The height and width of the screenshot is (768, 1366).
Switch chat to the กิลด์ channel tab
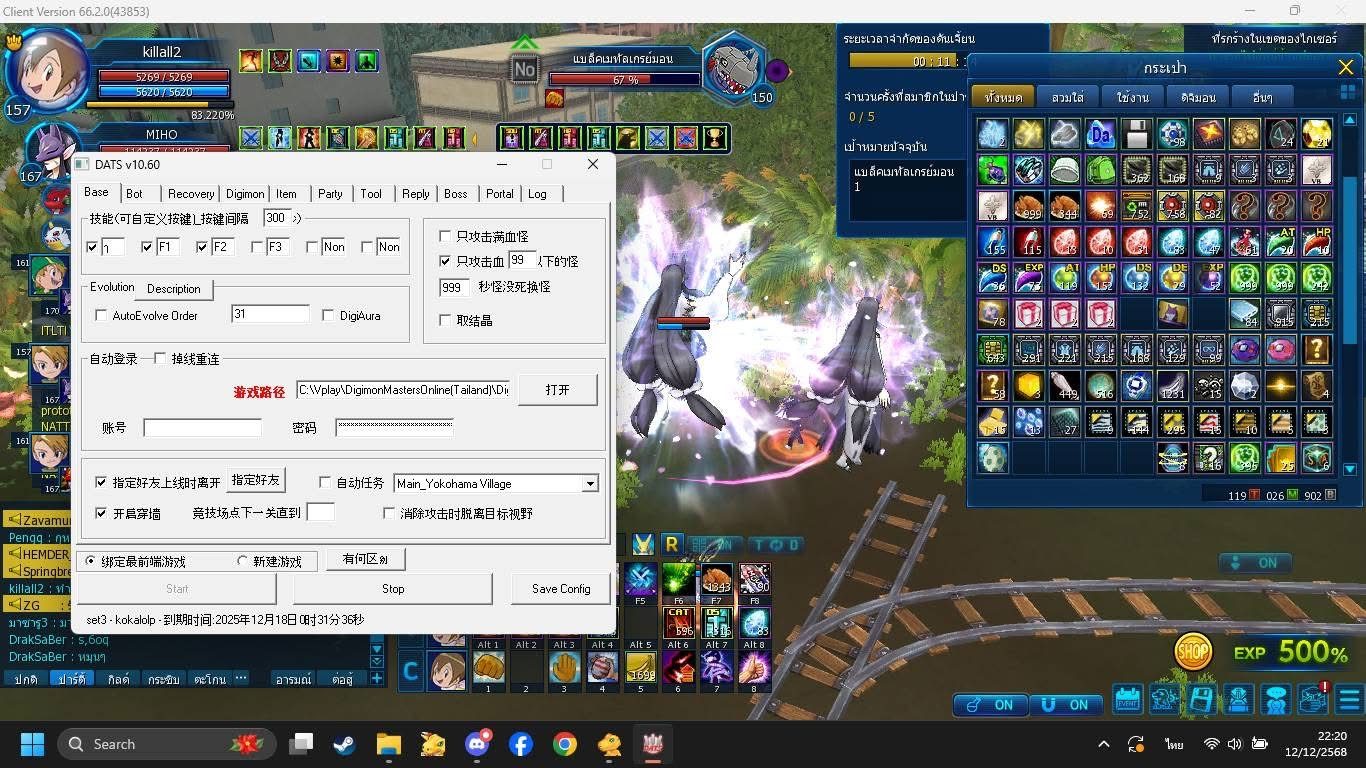tap(119, 679)
